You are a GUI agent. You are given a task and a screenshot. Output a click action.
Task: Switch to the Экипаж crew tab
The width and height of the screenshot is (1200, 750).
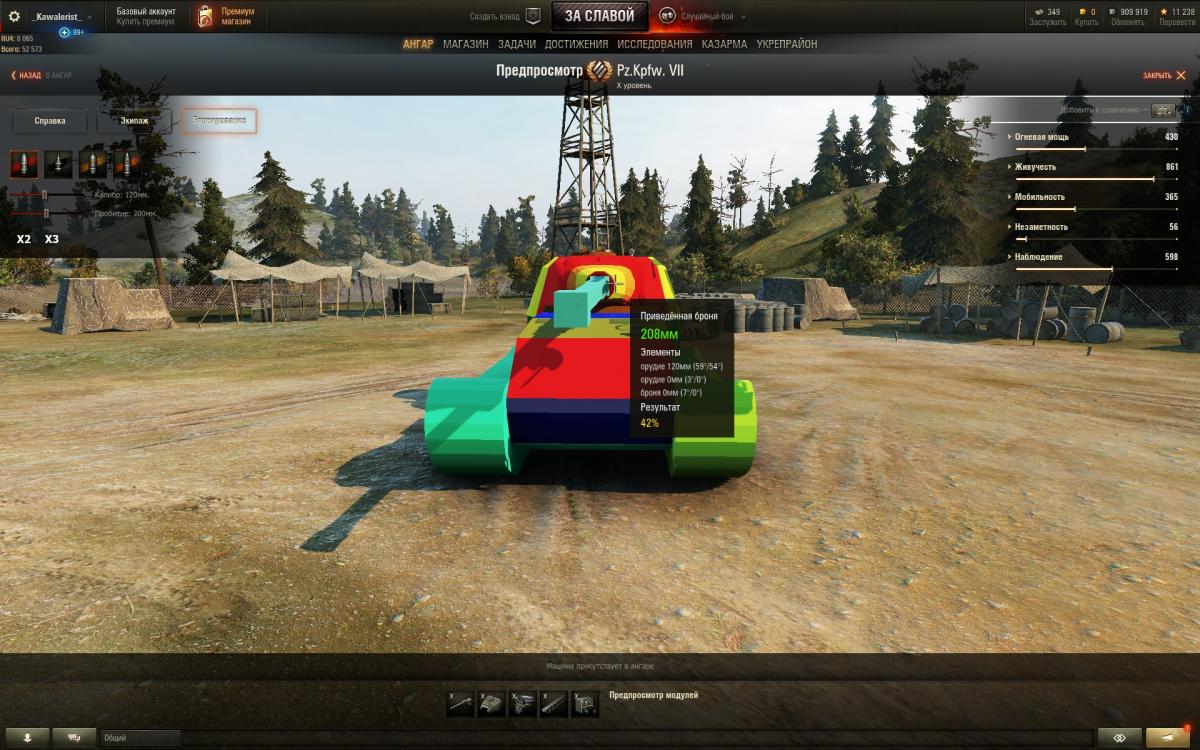click(x=134, y=121)
